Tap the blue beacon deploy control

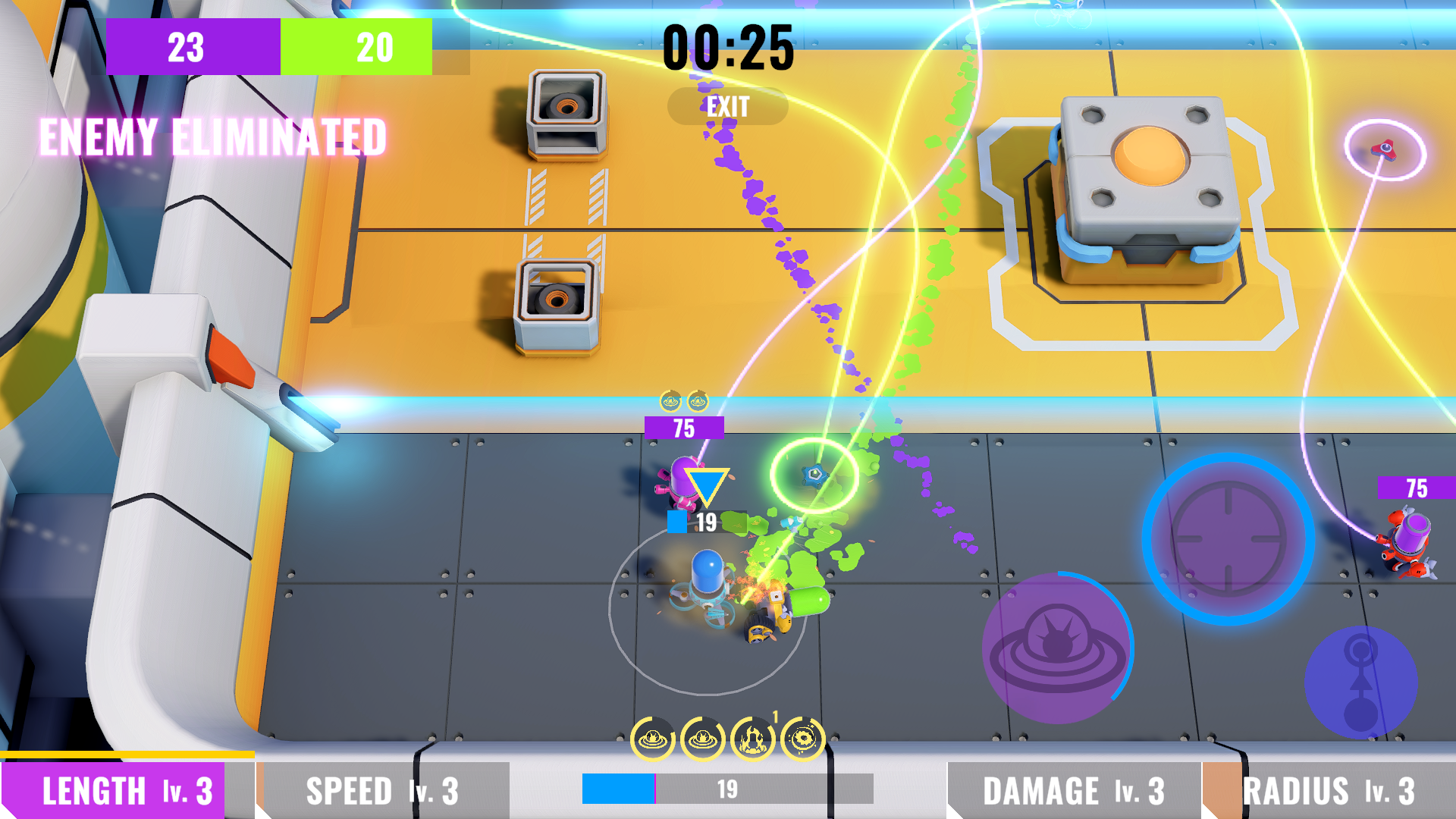click(1361, 682)
